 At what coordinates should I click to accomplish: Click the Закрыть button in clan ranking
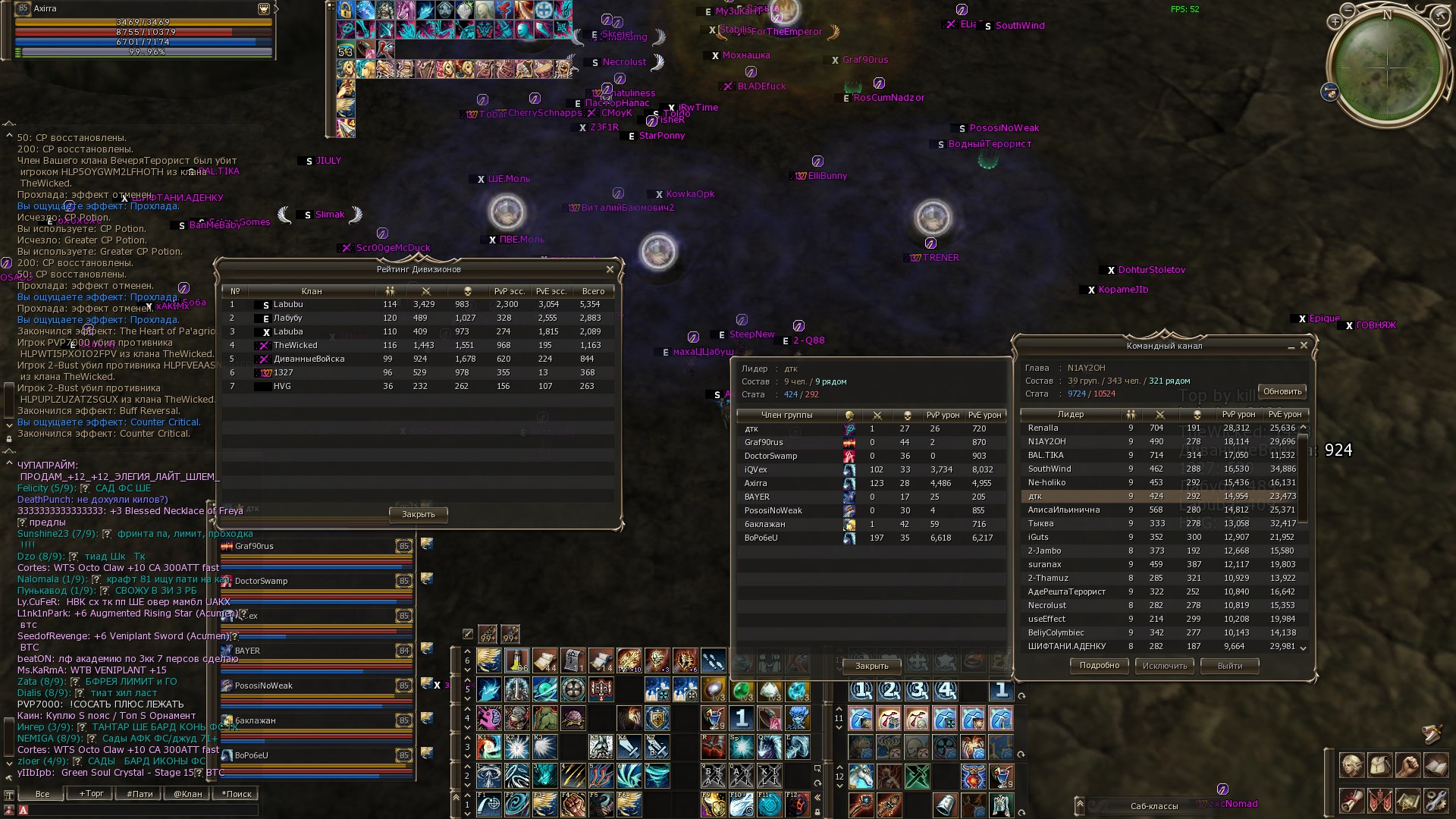point(418,514)
